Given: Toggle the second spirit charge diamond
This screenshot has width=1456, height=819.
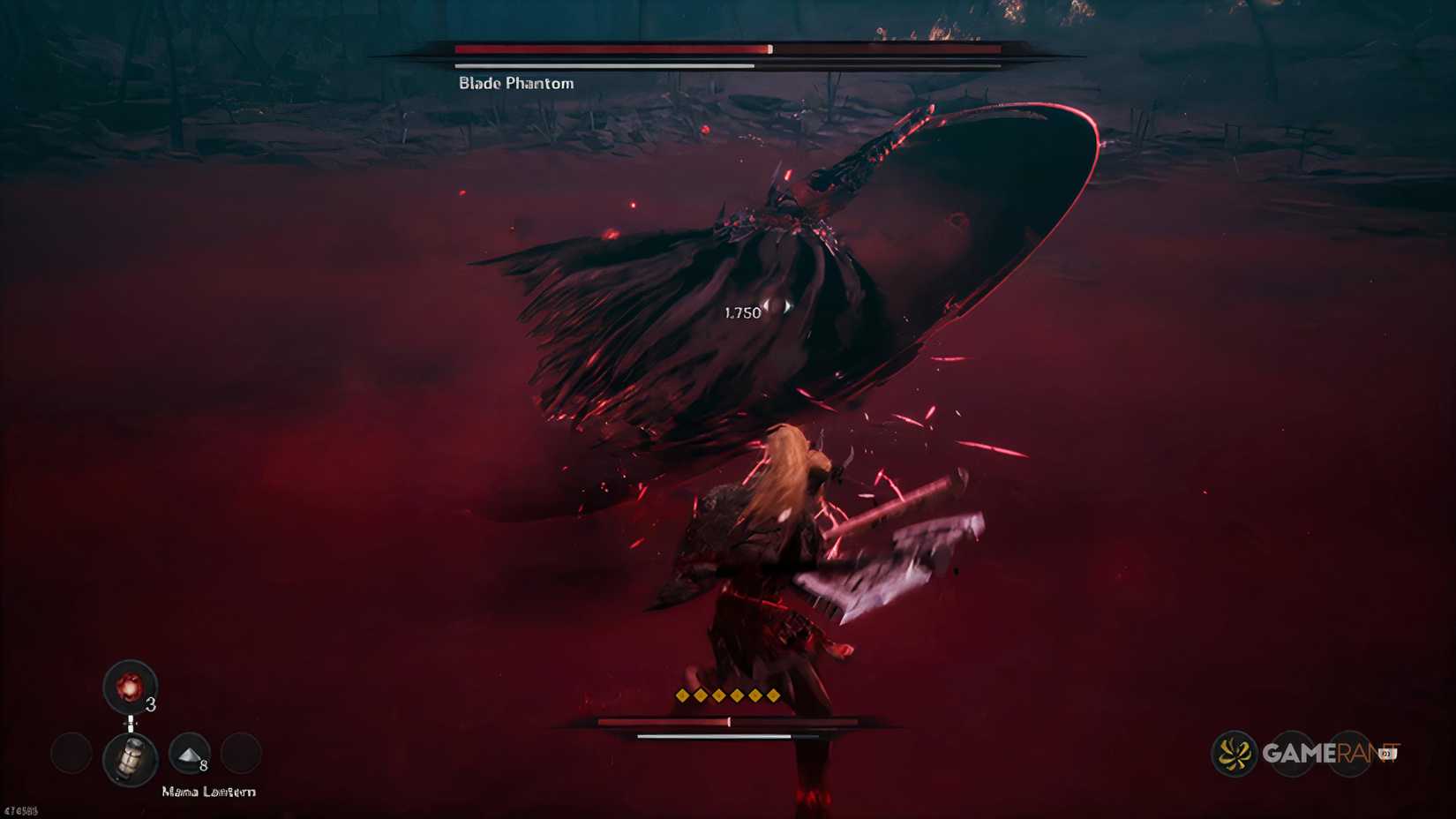Looking at the screenshot, I should 701,695.
